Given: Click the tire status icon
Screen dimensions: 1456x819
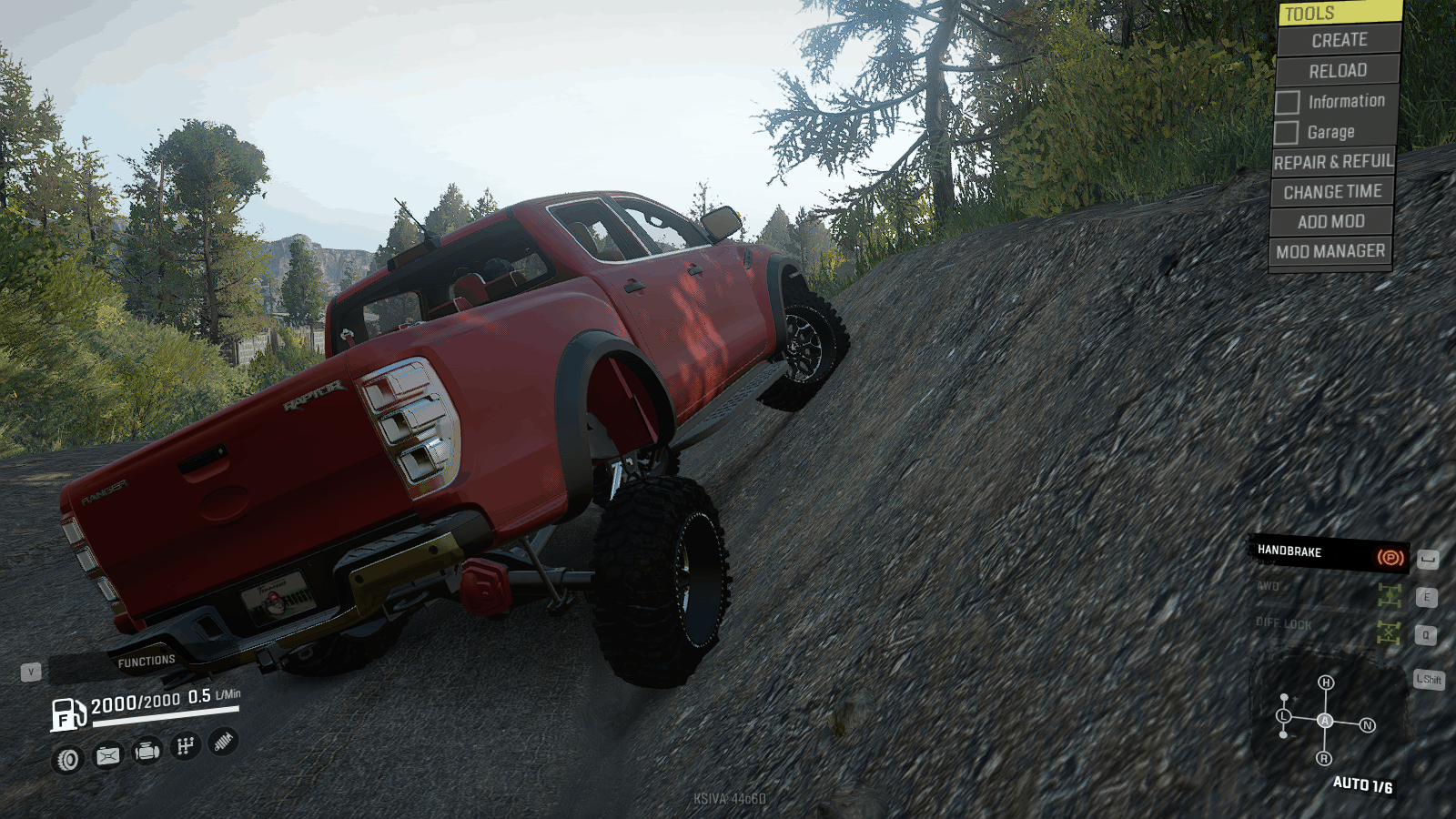Looking at the screenshot, I should point(68,759).
